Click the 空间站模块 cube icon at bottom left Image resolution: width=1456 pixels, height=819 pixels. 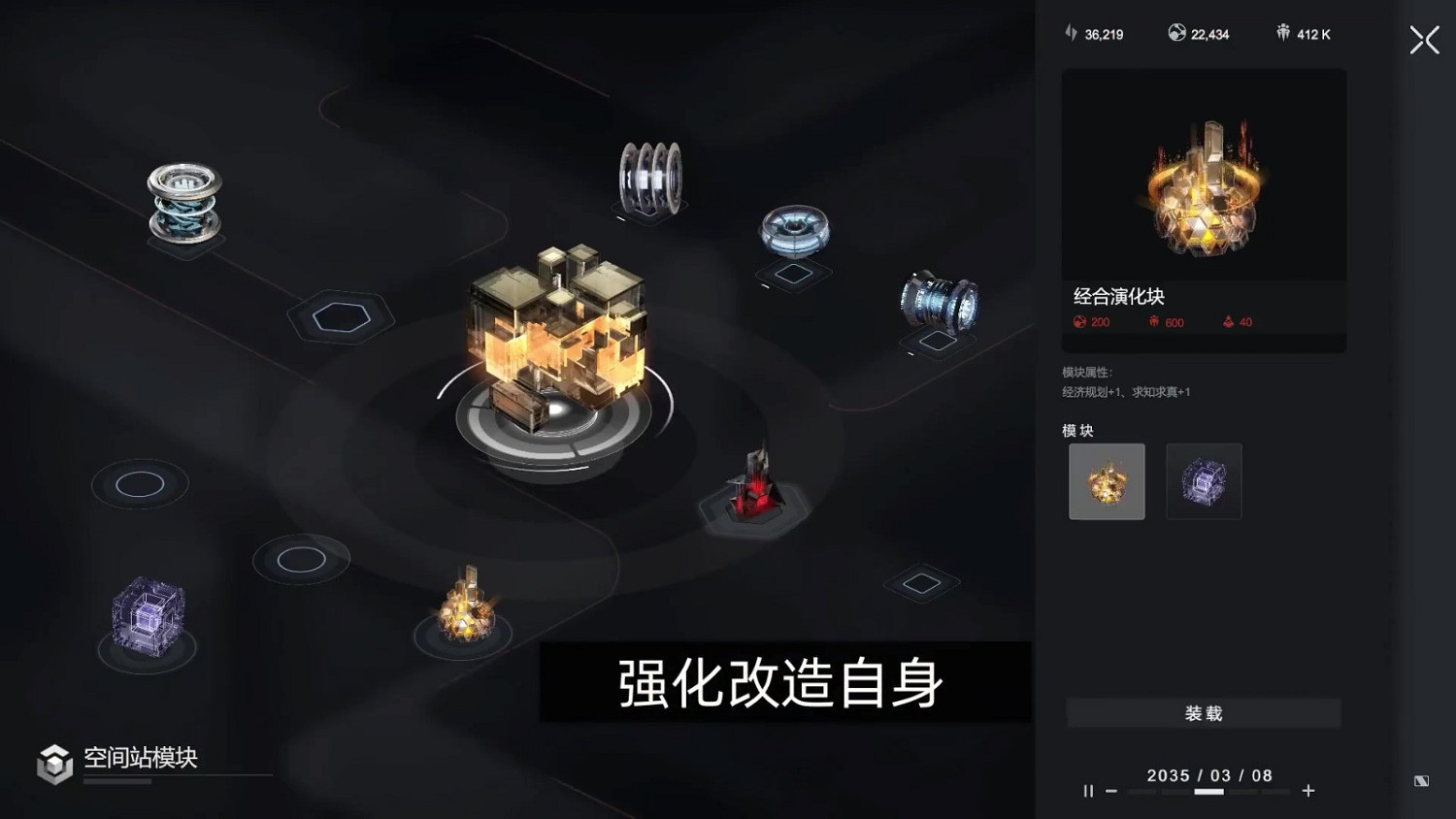pos(55,763)
